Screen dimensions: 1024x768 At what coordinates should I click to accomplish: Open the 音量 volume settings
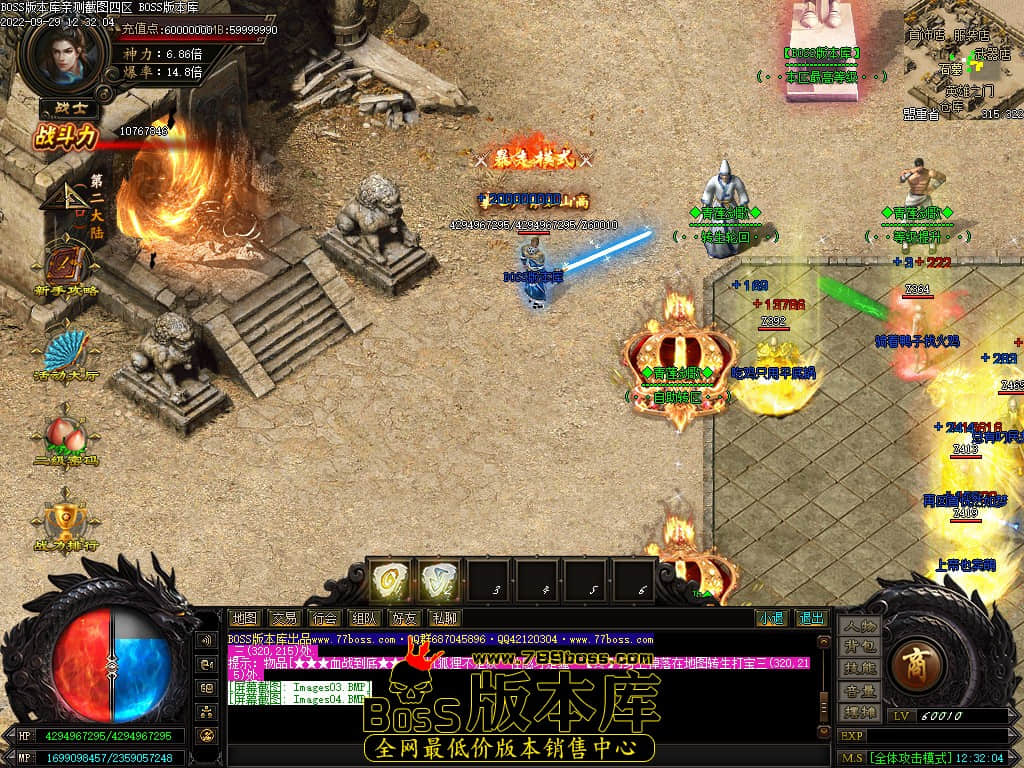[x=859, y=690]
